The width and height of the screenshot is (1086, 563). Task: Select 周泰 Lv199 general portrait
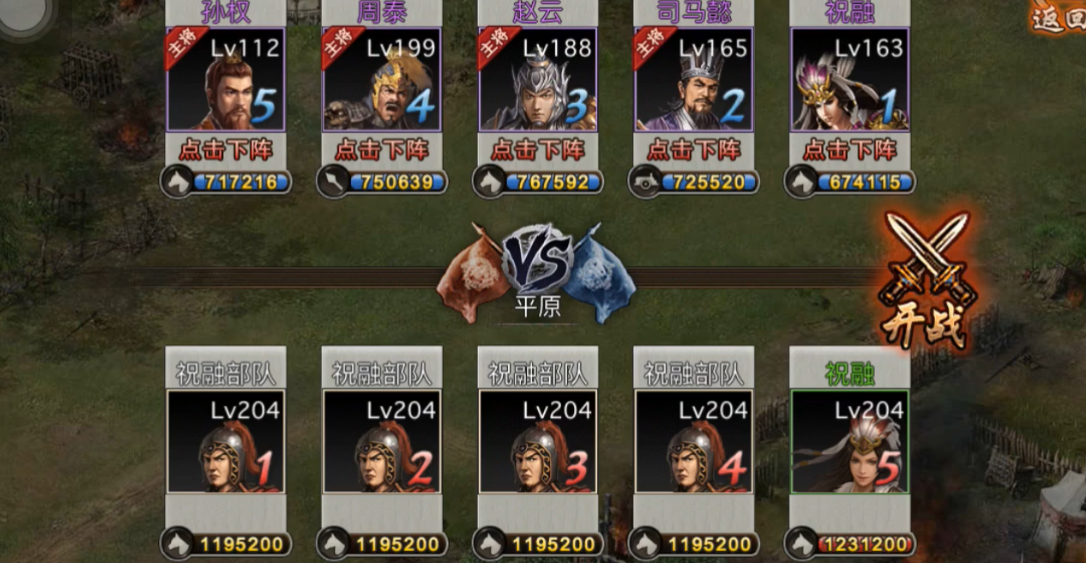pyautogui.click(x=382, y=80)
